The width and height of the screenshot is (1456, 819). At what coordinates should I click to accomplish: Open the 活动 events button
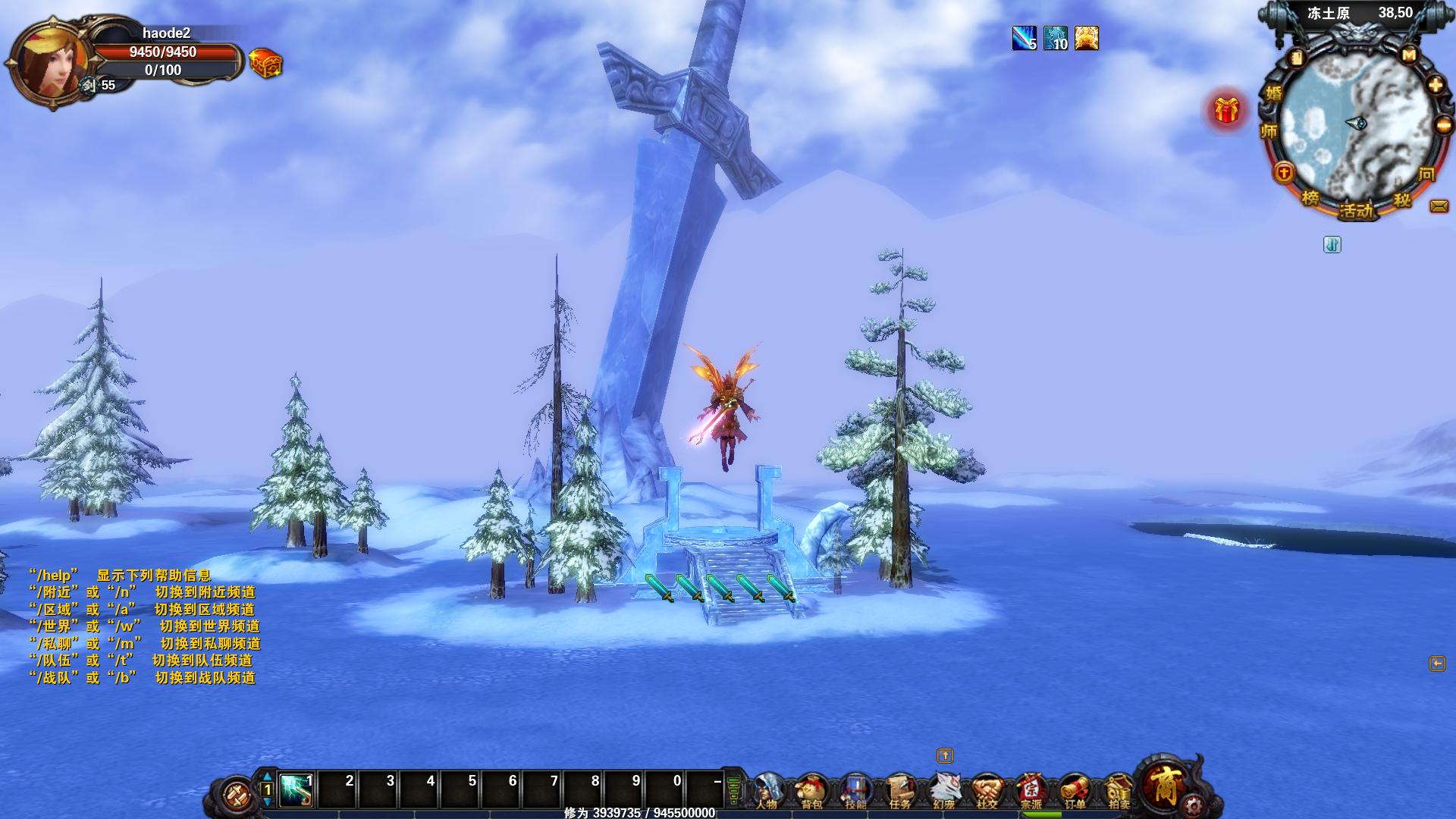1356,210
